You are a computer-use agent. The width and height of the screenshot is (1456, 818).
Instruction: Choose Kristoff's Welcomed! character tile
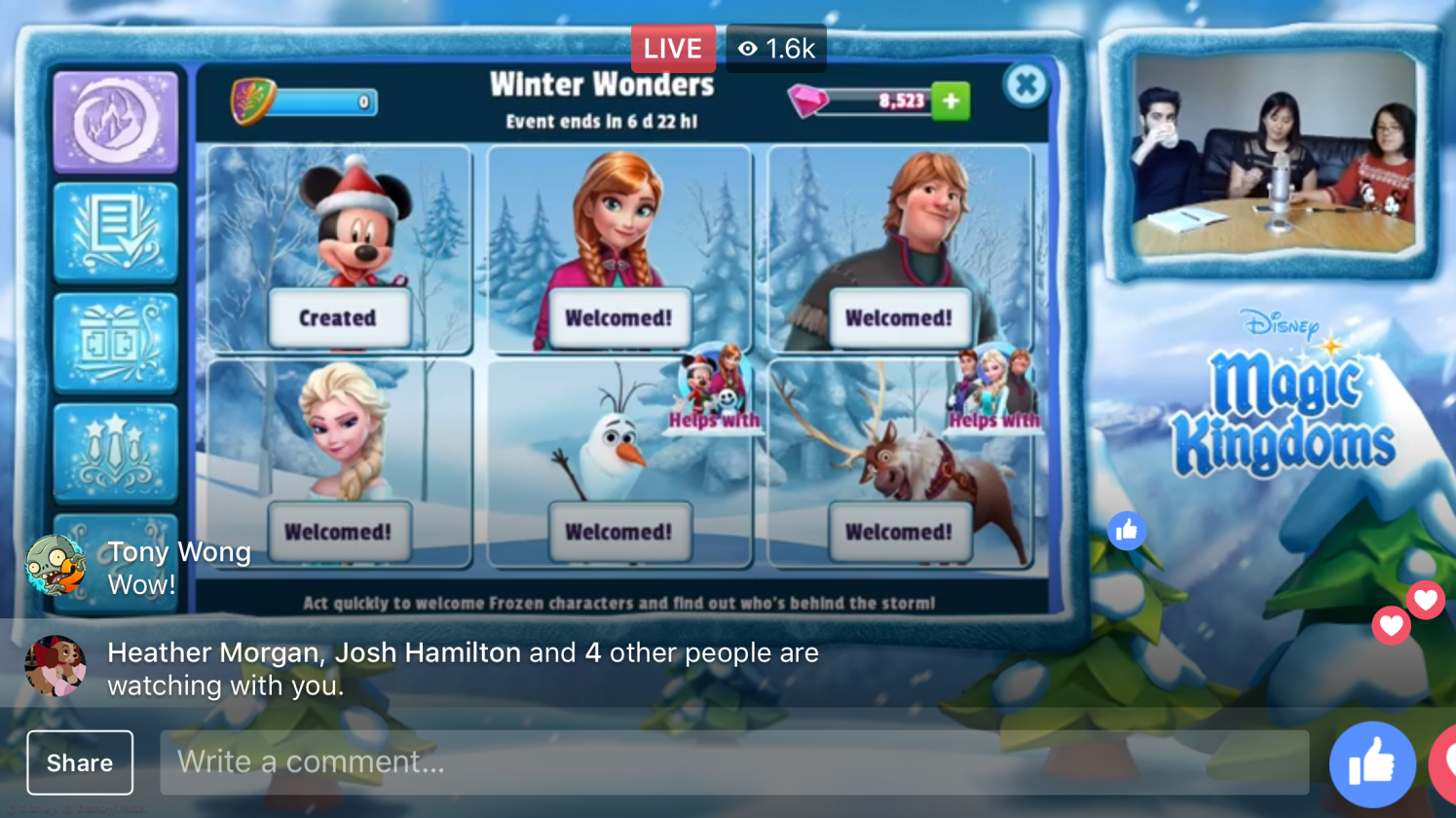tap(899, 250)
